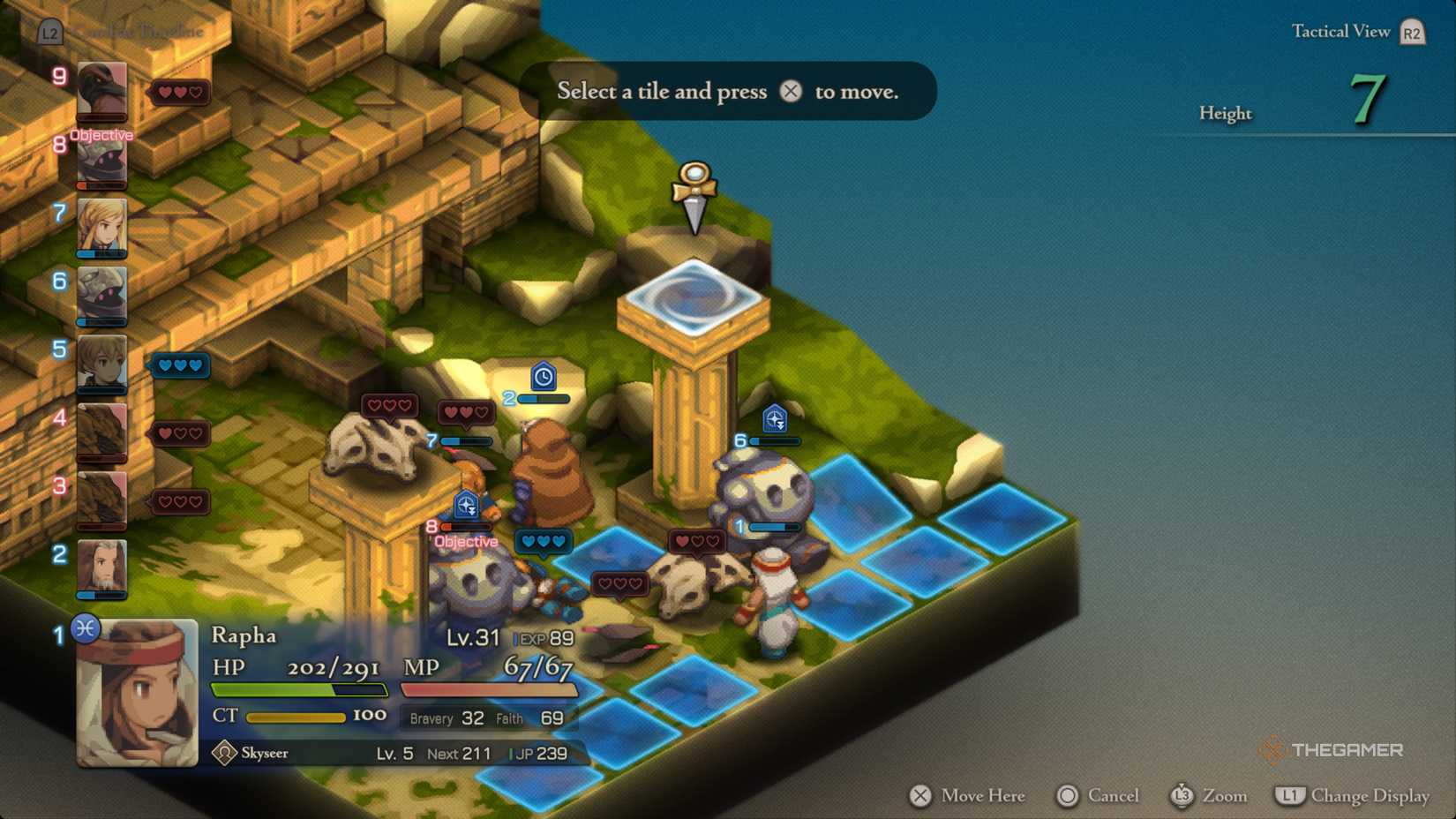Click the unit portrait numbered 9 in timeline
Viewport: 1456px width, 819px height.
[100, 93]
